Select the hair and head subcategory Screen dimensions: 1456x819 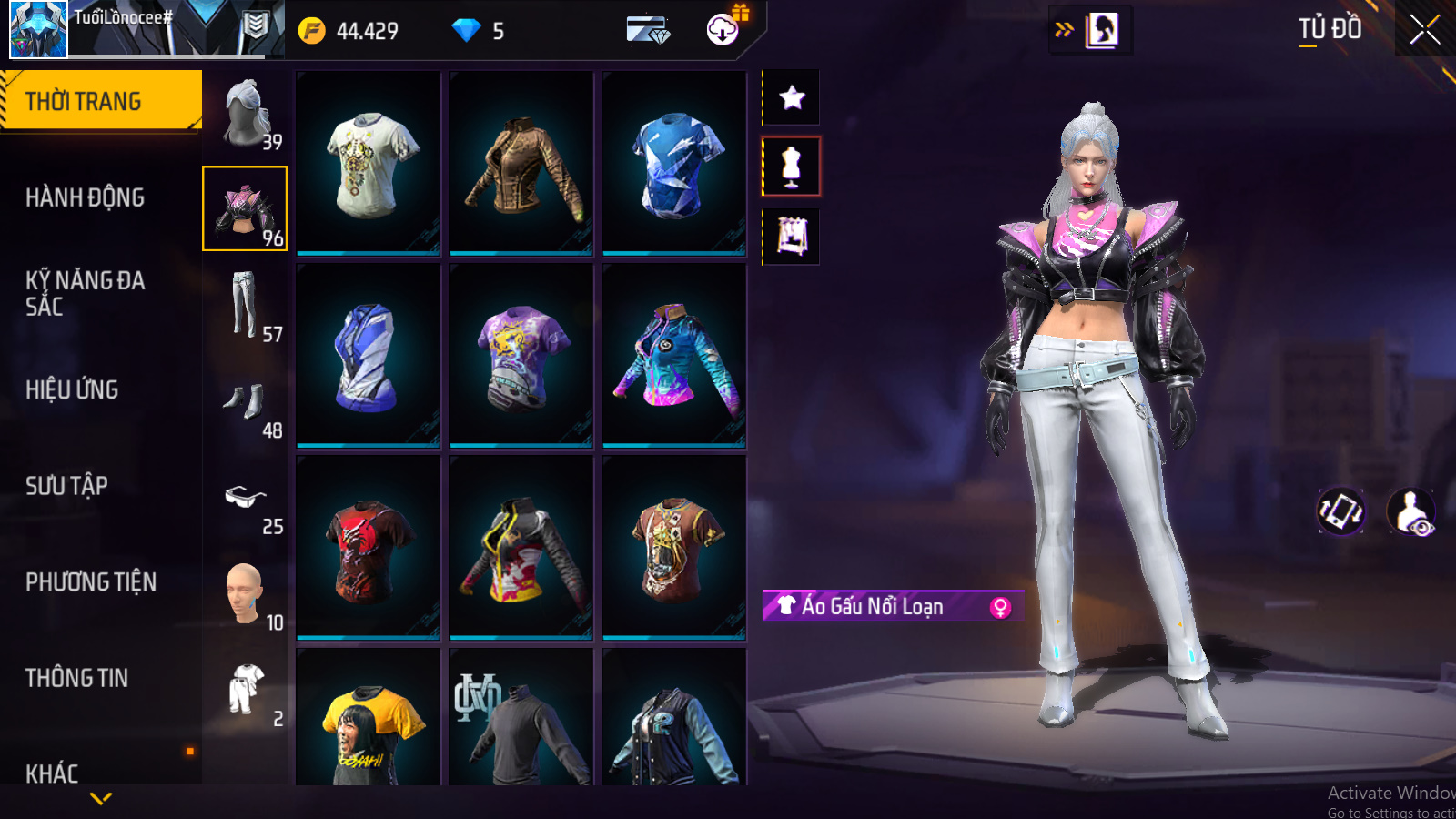(x=245, y=114)
